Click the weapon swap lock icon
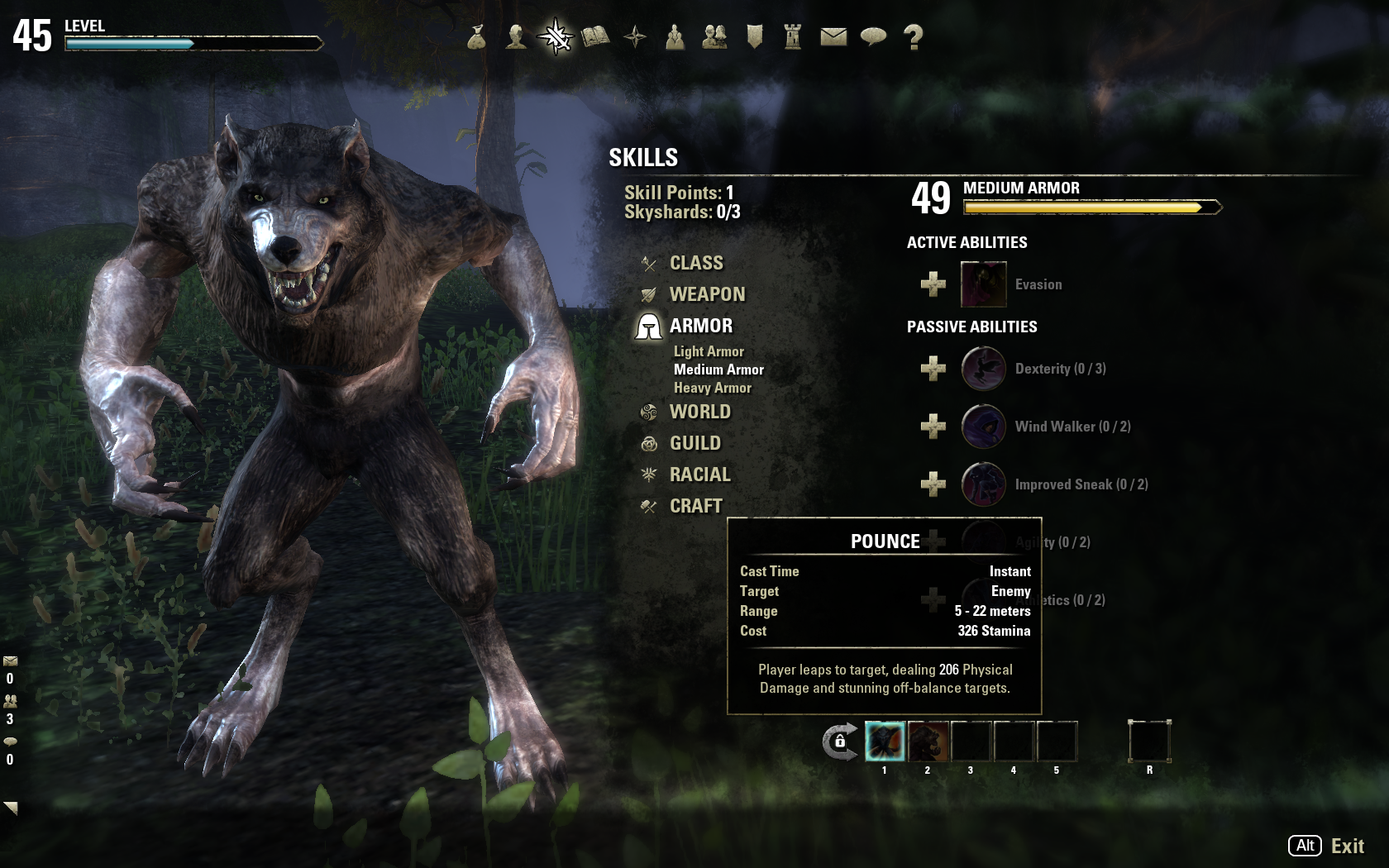The image size is (1389, 868). click(839, 742)
